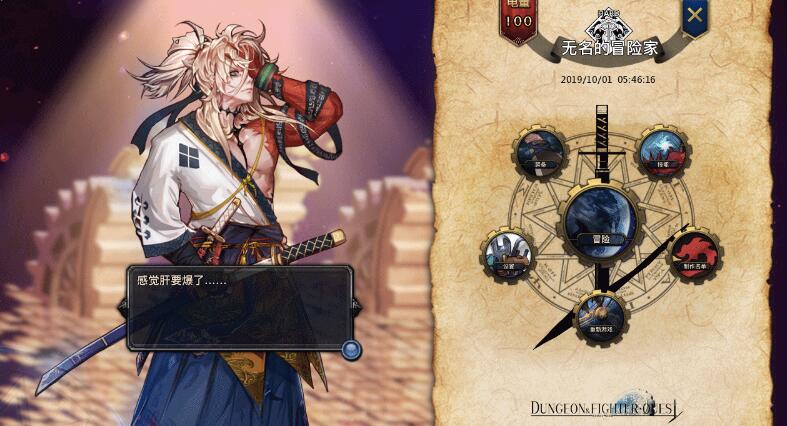Viewport: 787px width, 426px height.
Task: Close the parchment menu with the X
Action: [x=695, y=15]
